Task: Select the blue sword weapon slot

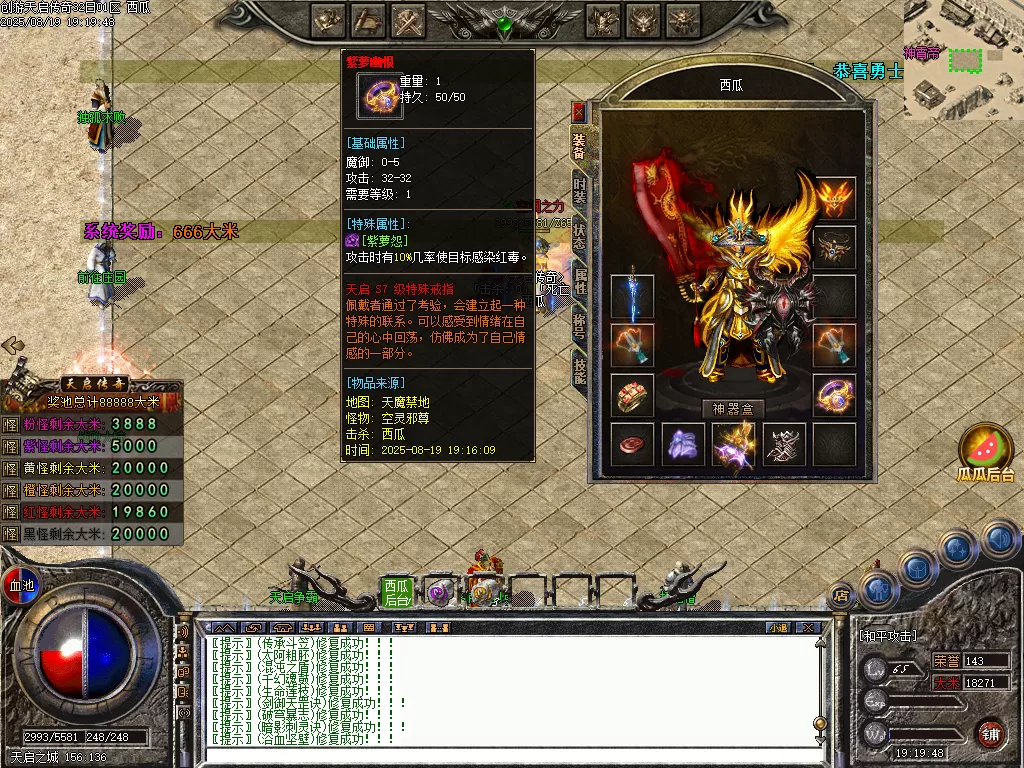Action: coord(632,297)
